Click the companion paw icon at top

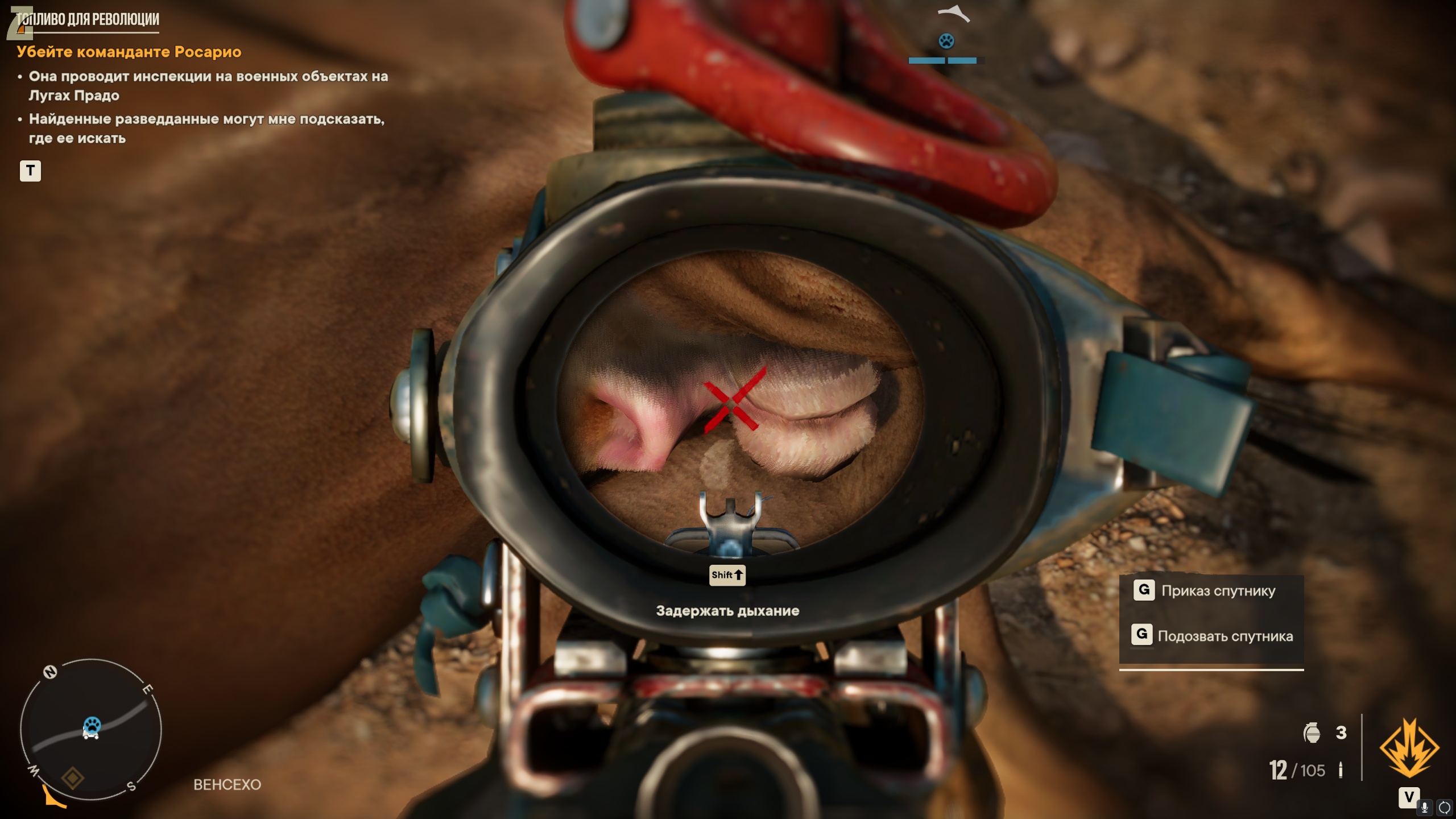click(x=946, y=41)
